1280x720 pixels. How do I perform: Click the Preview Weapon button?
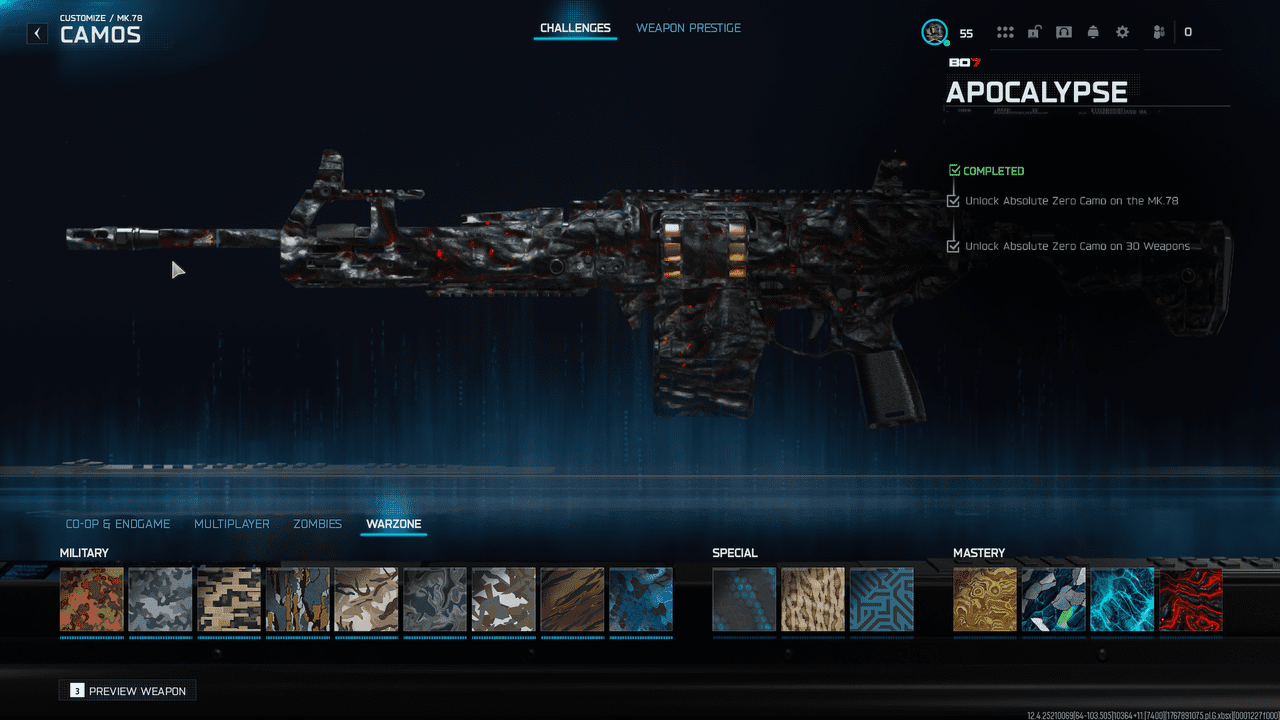(x=128, y=691)
